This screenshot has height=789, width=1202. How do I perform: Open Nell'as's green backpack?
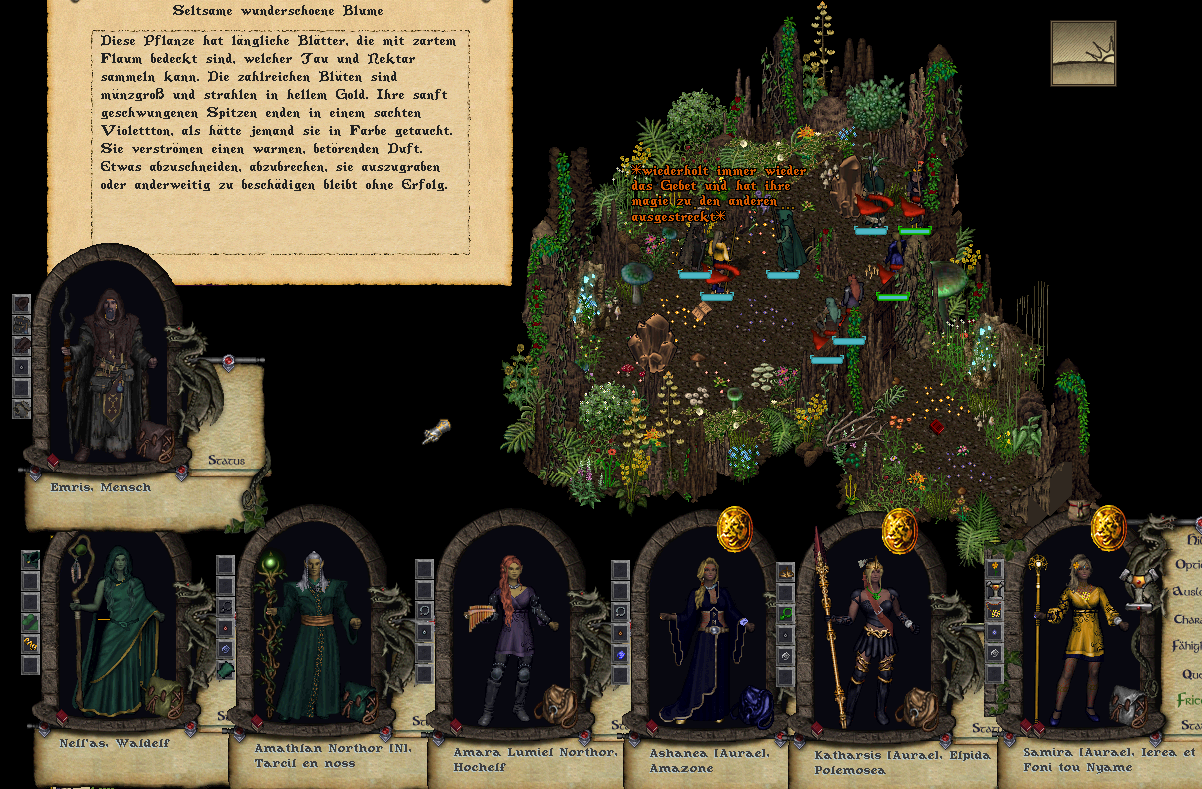point(163,696)
